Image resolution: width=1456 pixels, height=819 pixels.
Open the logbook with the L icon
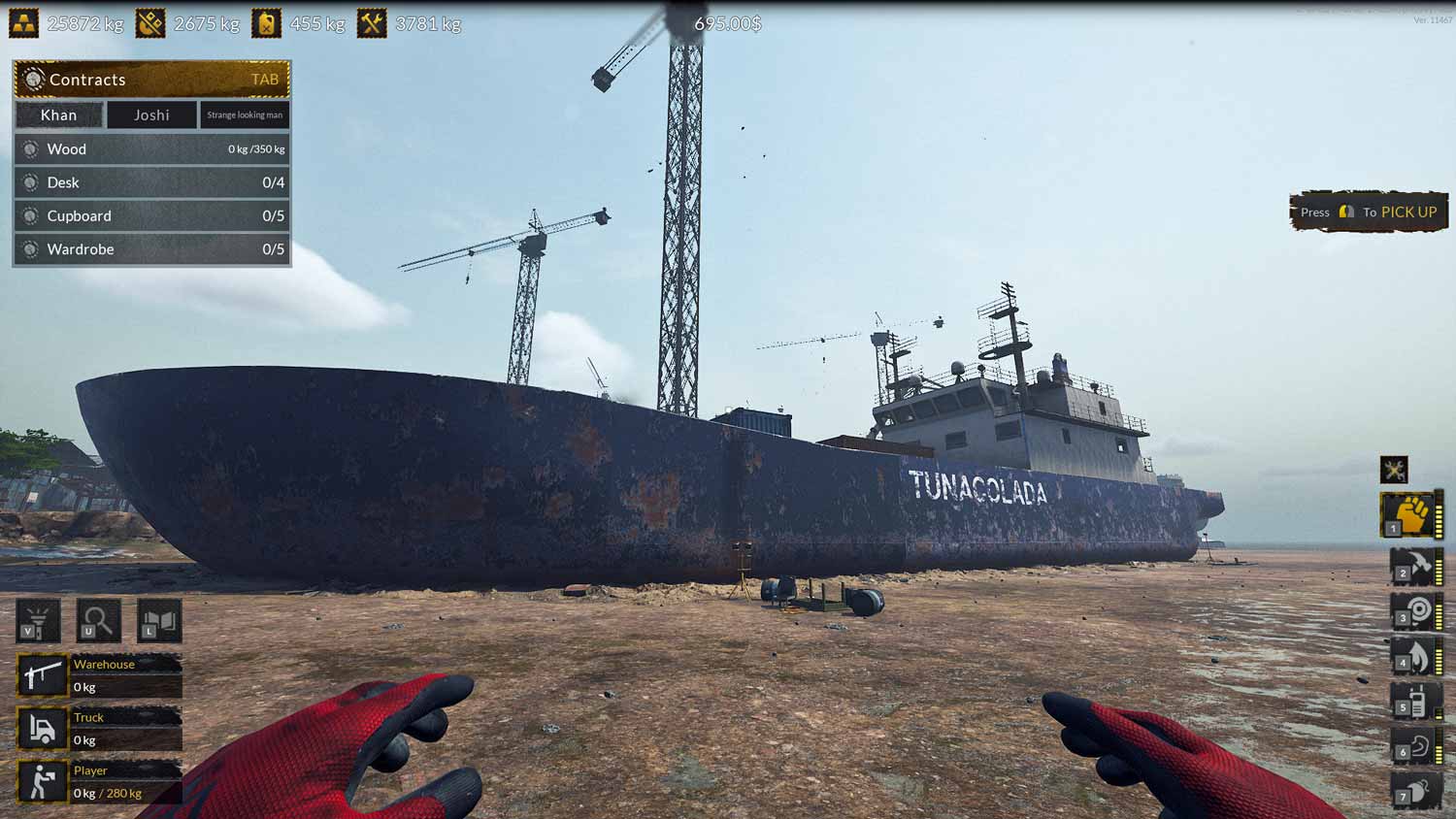158,621
